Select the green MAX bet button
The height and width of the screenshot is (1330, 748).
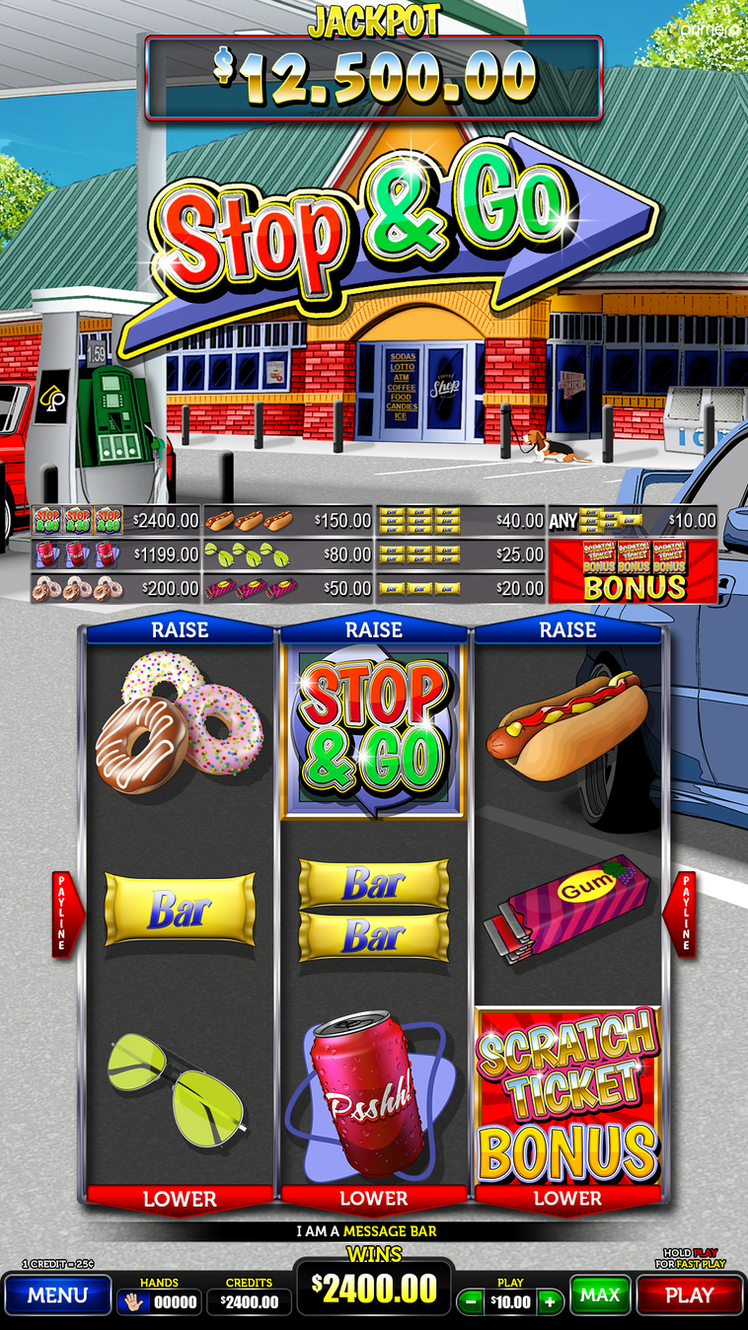coord(600,1295)
